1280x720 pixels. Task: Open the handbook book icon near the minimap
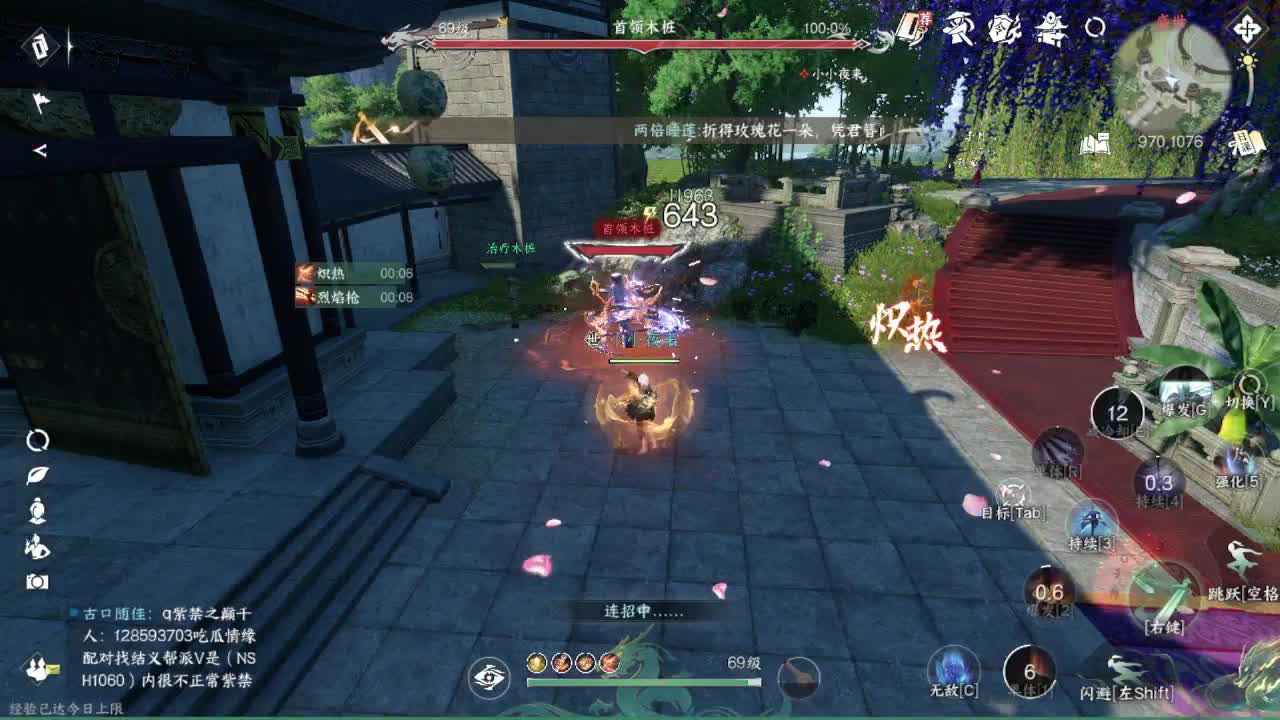click(1094, 142)
